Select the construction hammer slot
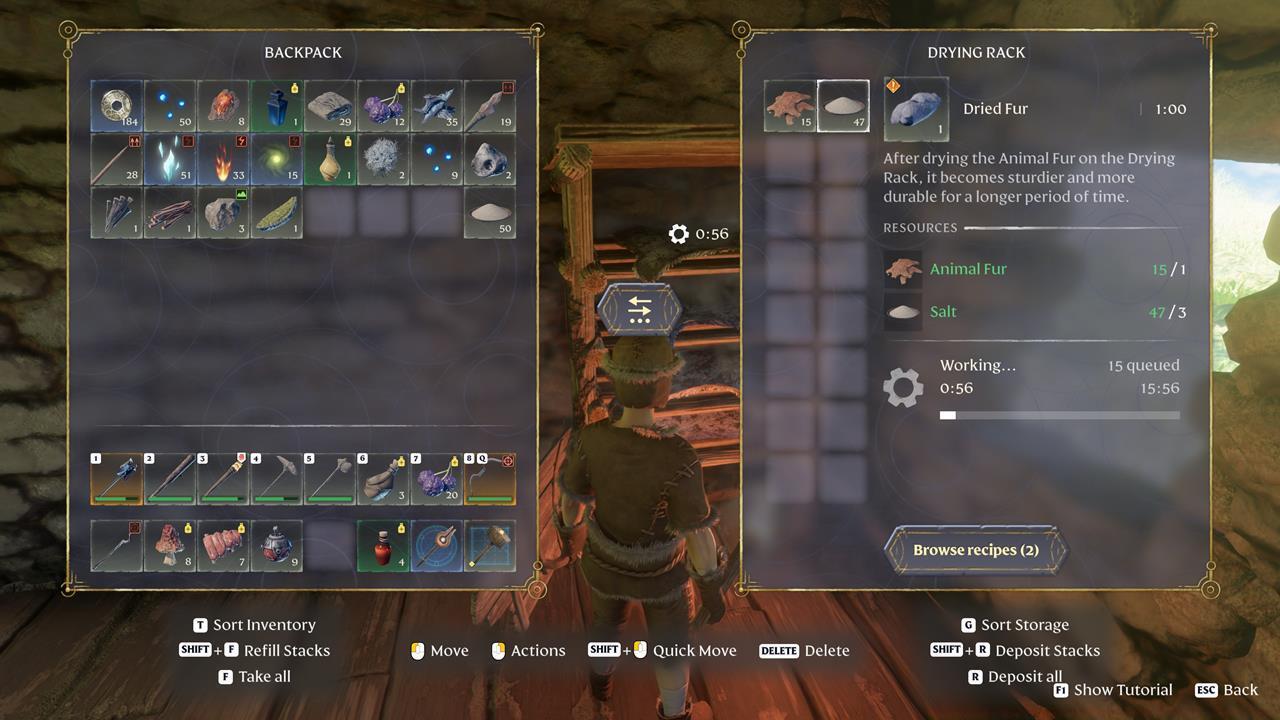Viewport: 1280px width, 720px height. point(490,546)
